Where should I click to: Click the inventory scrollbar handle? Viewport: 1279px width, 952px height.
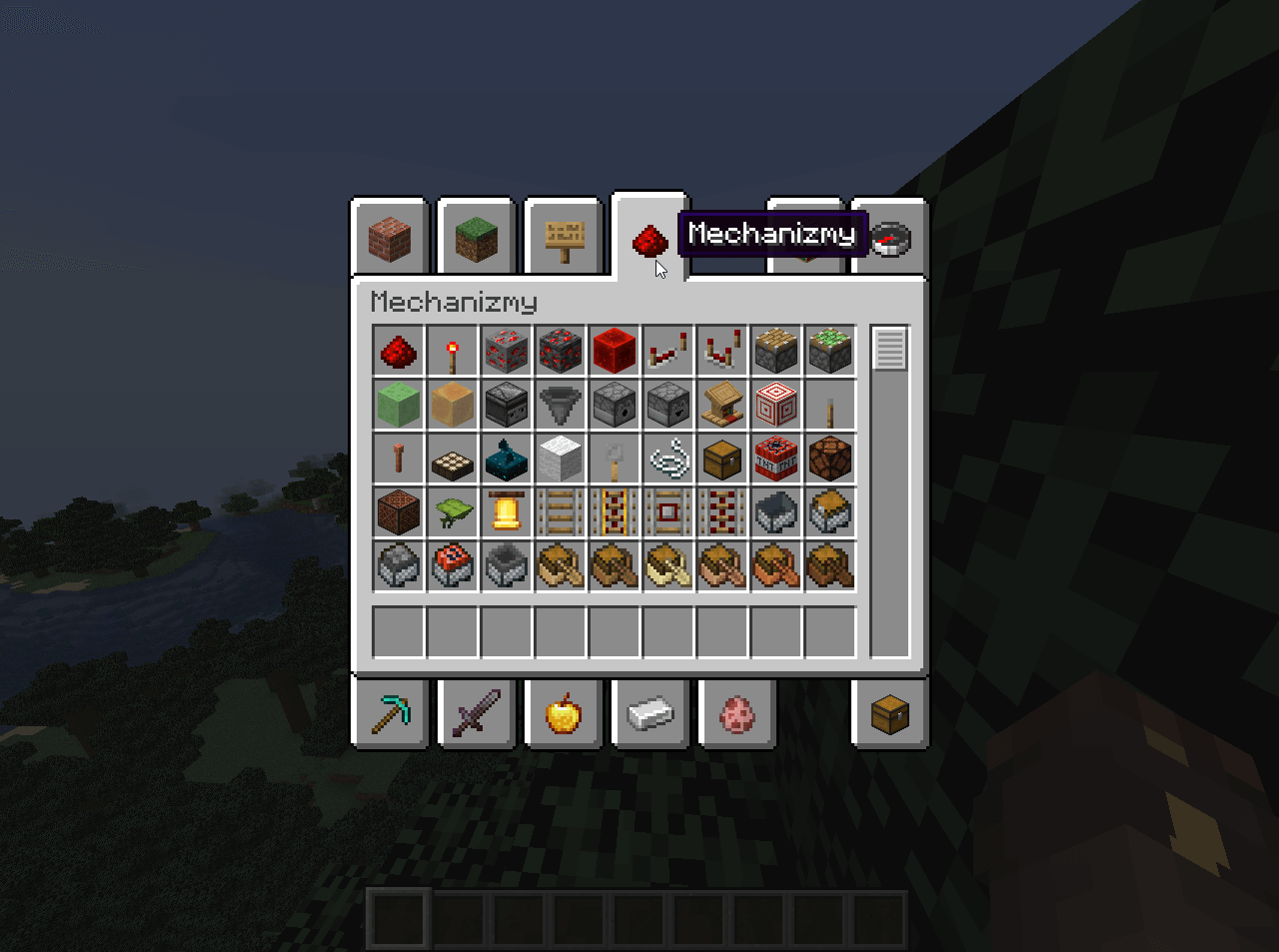[x=889, y=349]
